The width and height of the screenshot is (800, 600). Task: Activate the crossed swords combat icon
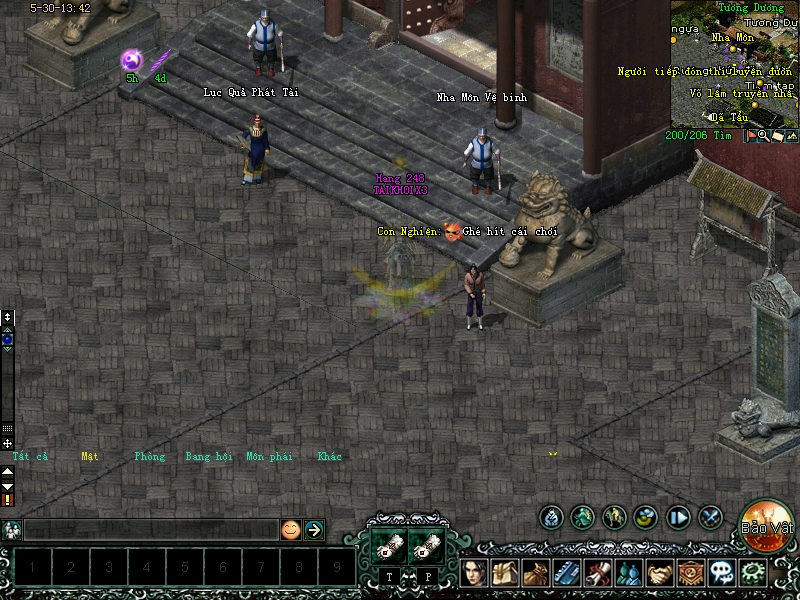tap(711, 517)
